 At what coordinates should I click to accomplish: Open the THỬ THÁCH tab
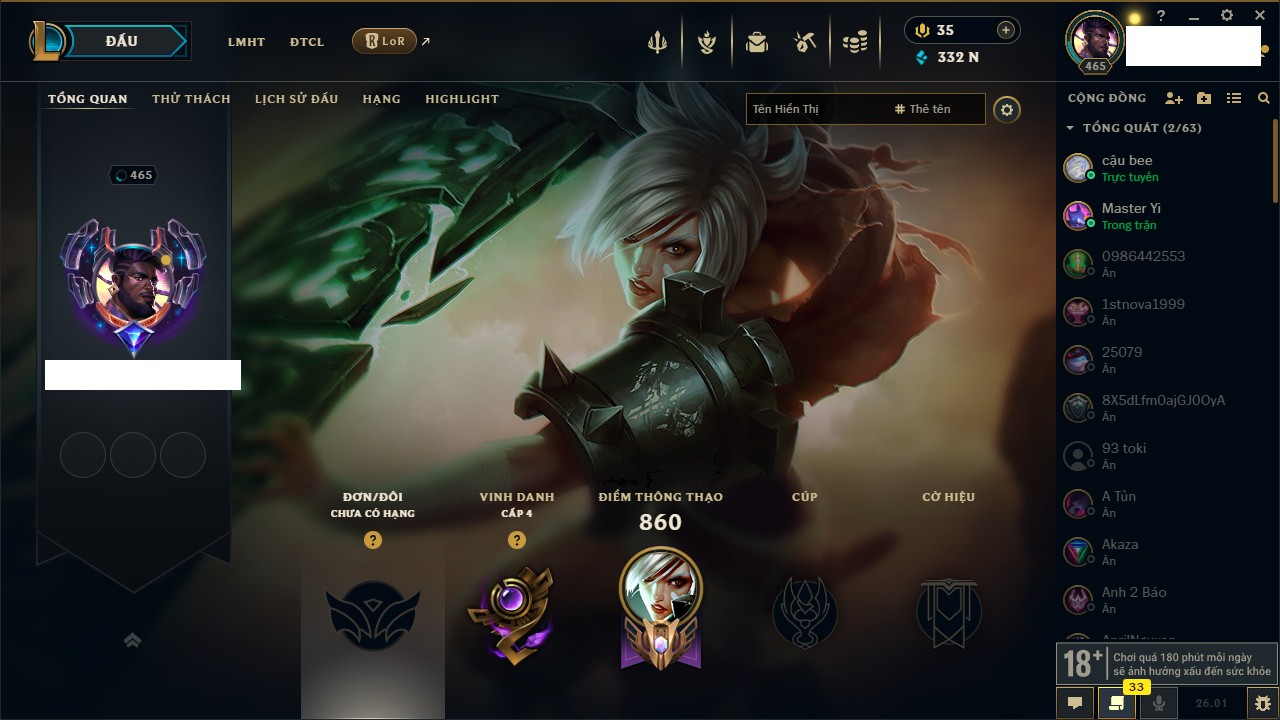click(x=191, y=99)
